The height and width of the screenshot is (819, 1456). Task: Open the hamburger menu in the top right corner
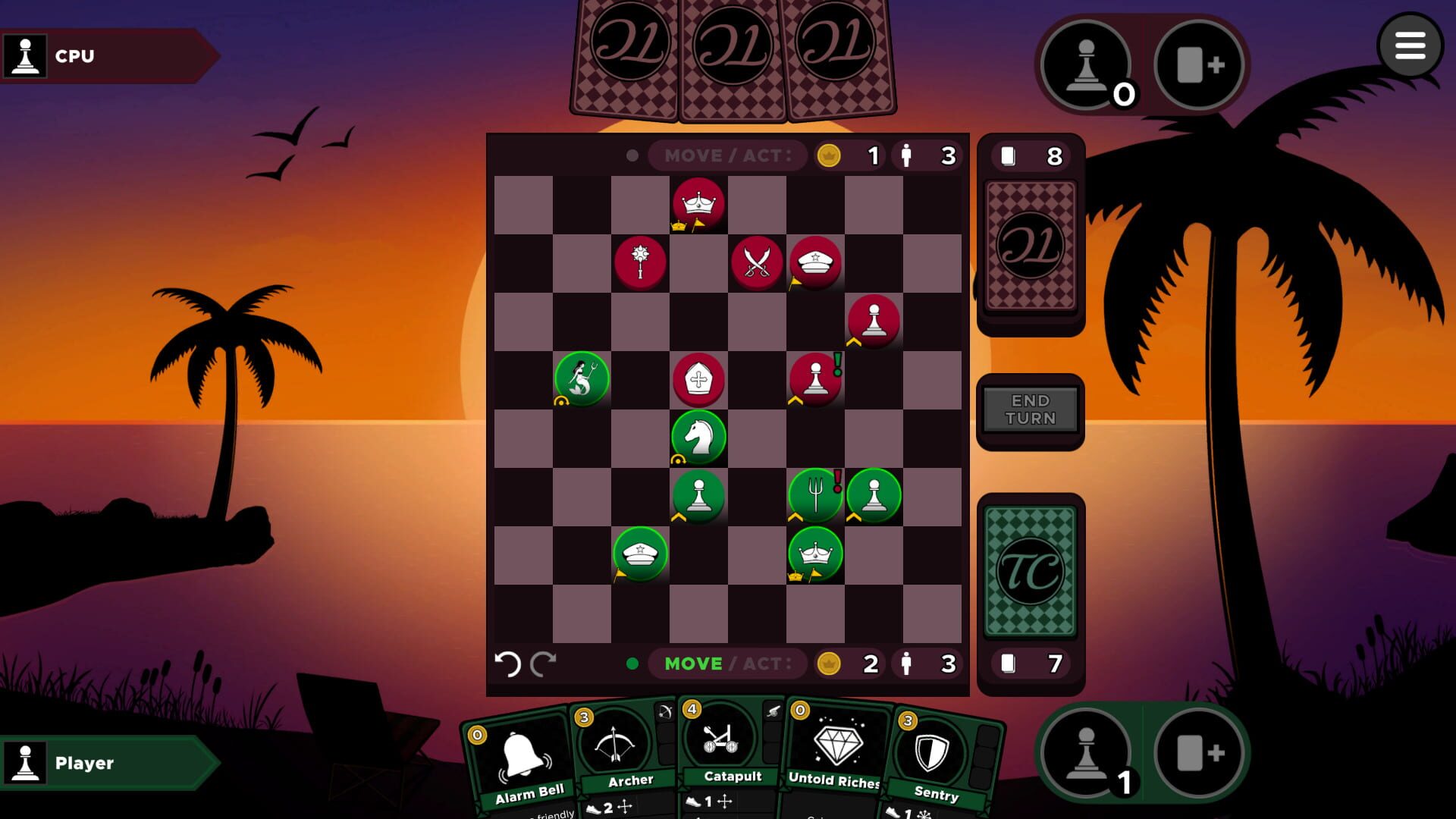coord(1412,45)
